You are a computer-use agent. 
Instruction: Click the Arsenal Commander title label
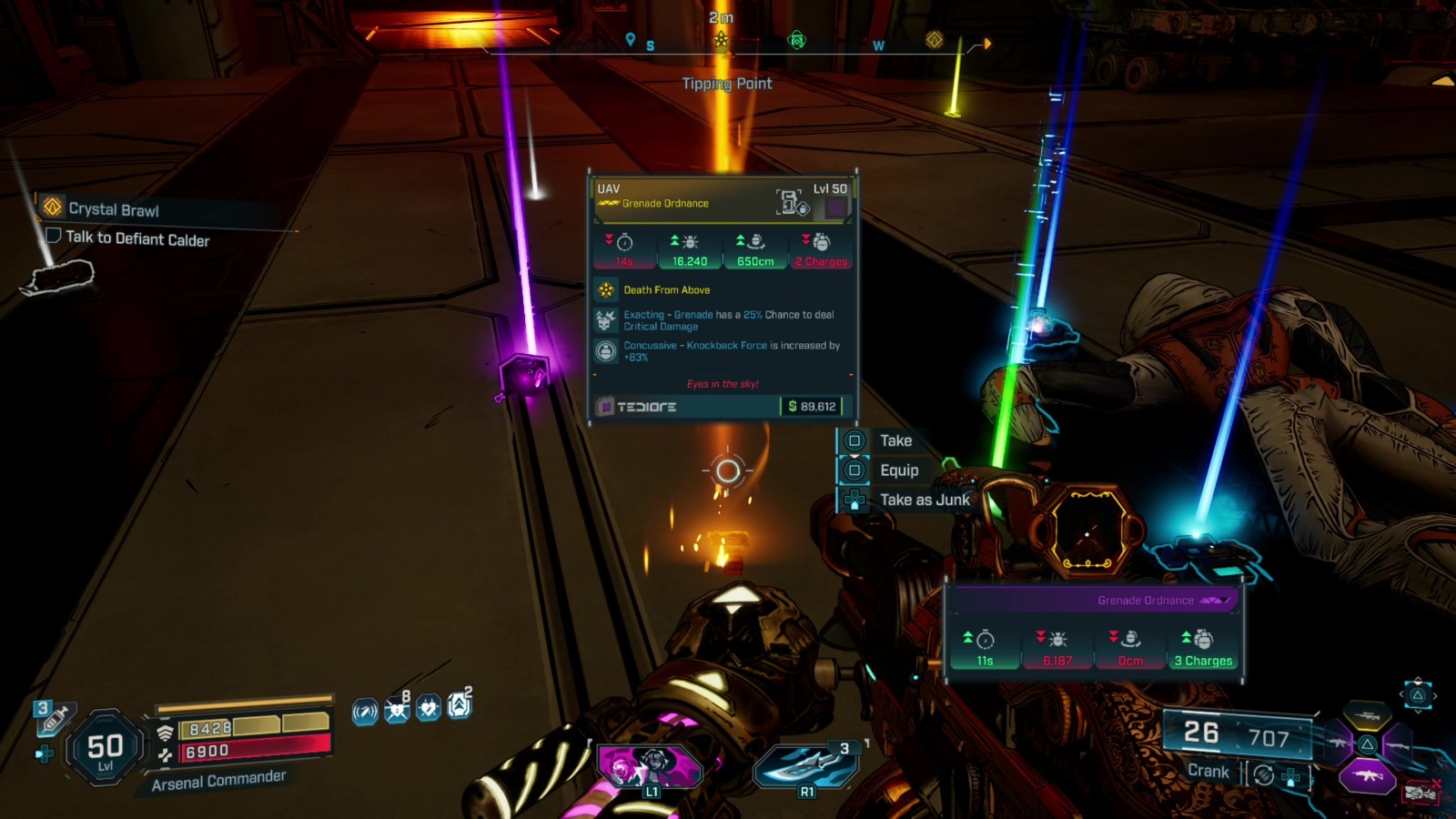(218, 781)
